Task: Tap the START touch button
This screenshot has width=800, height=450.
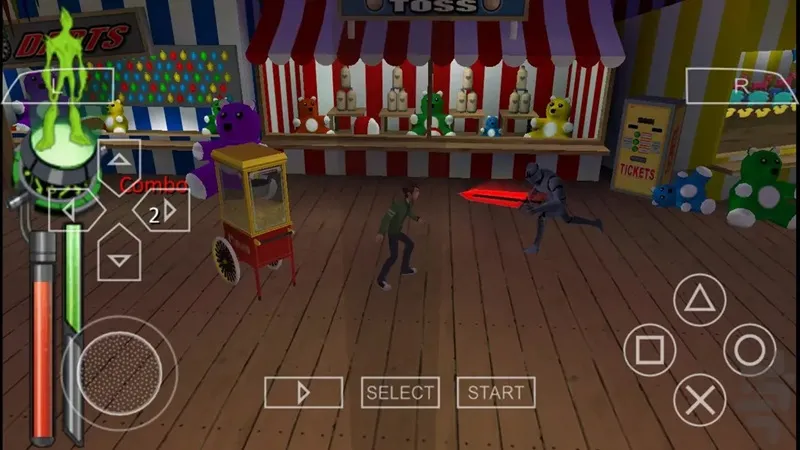Action: coord(495,393)
